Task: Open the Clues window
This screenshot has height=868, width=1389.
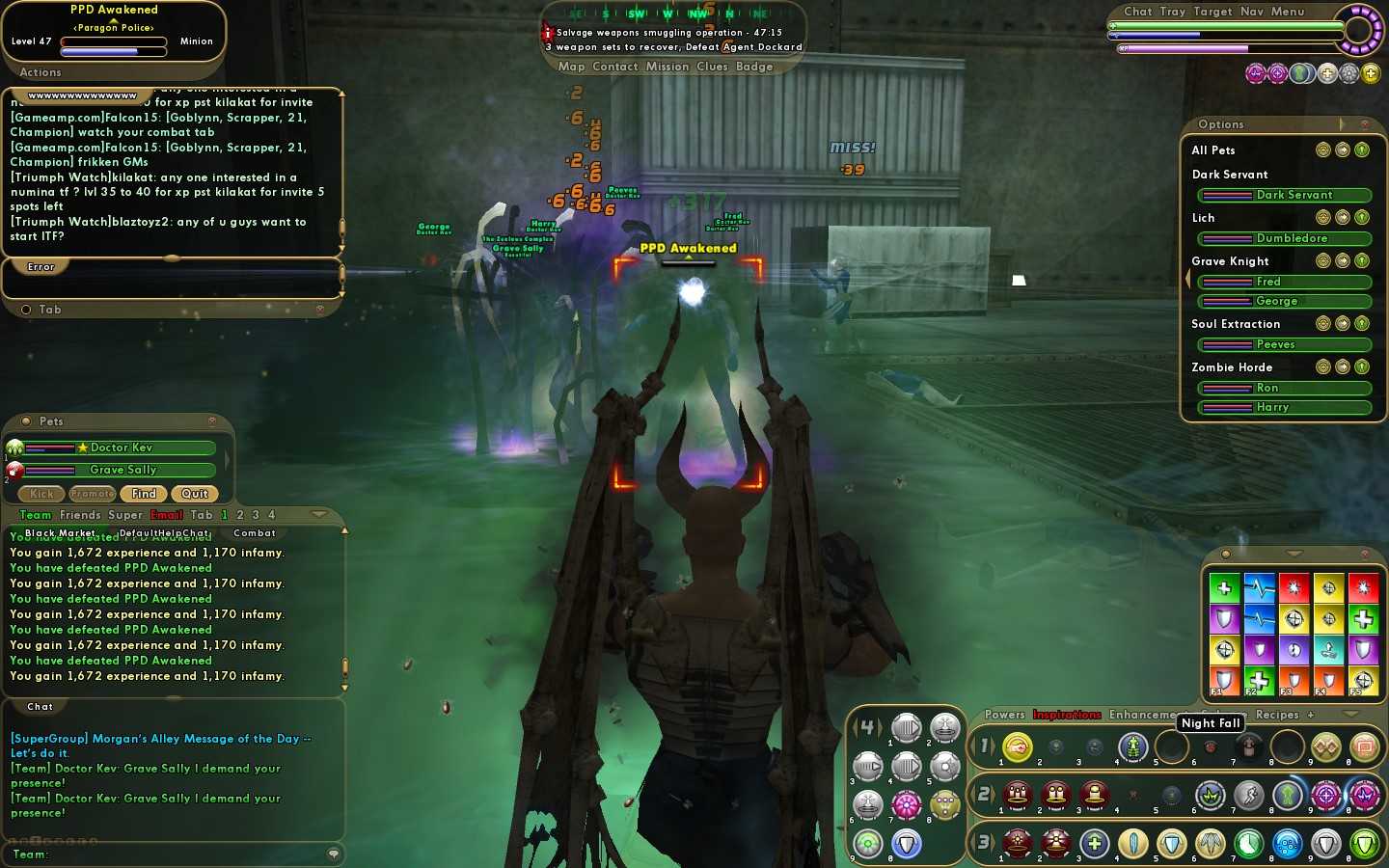Action: click(712, 67)
